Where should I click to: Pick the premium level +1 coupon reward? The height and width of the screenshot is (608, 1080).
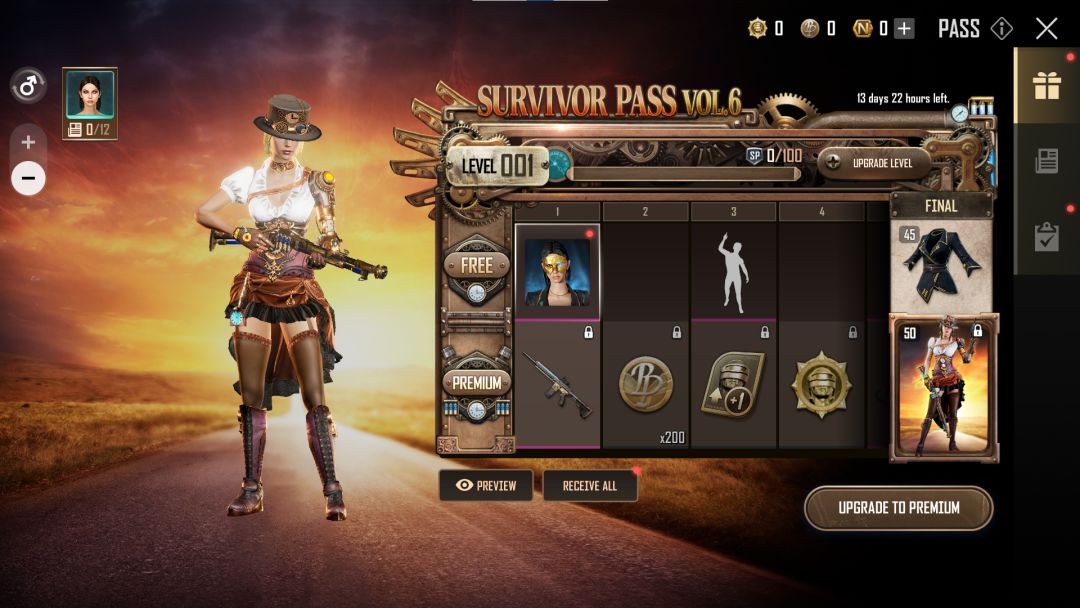[x=734, y=385]
